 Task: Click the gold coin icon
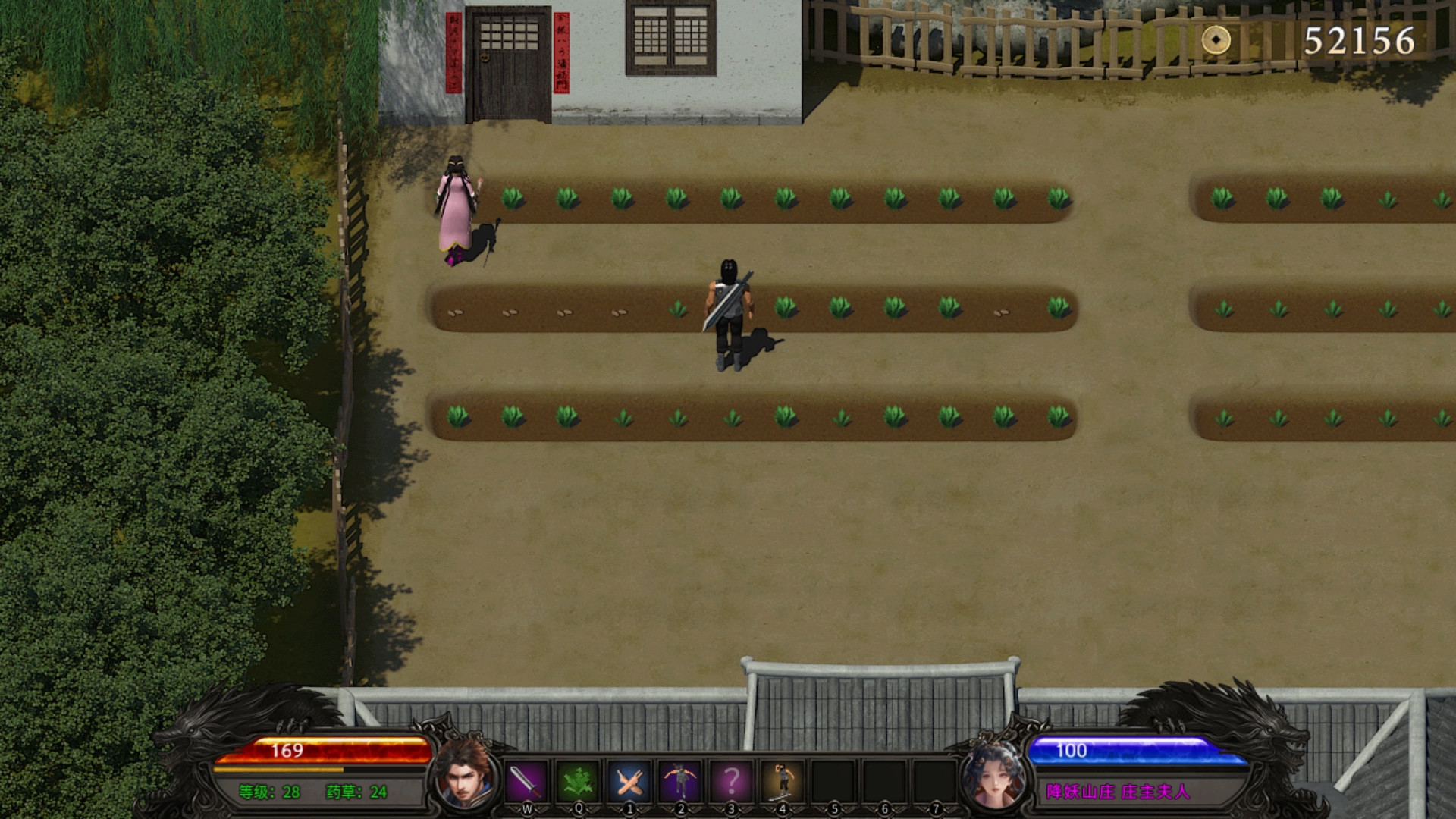[1216, 40]
